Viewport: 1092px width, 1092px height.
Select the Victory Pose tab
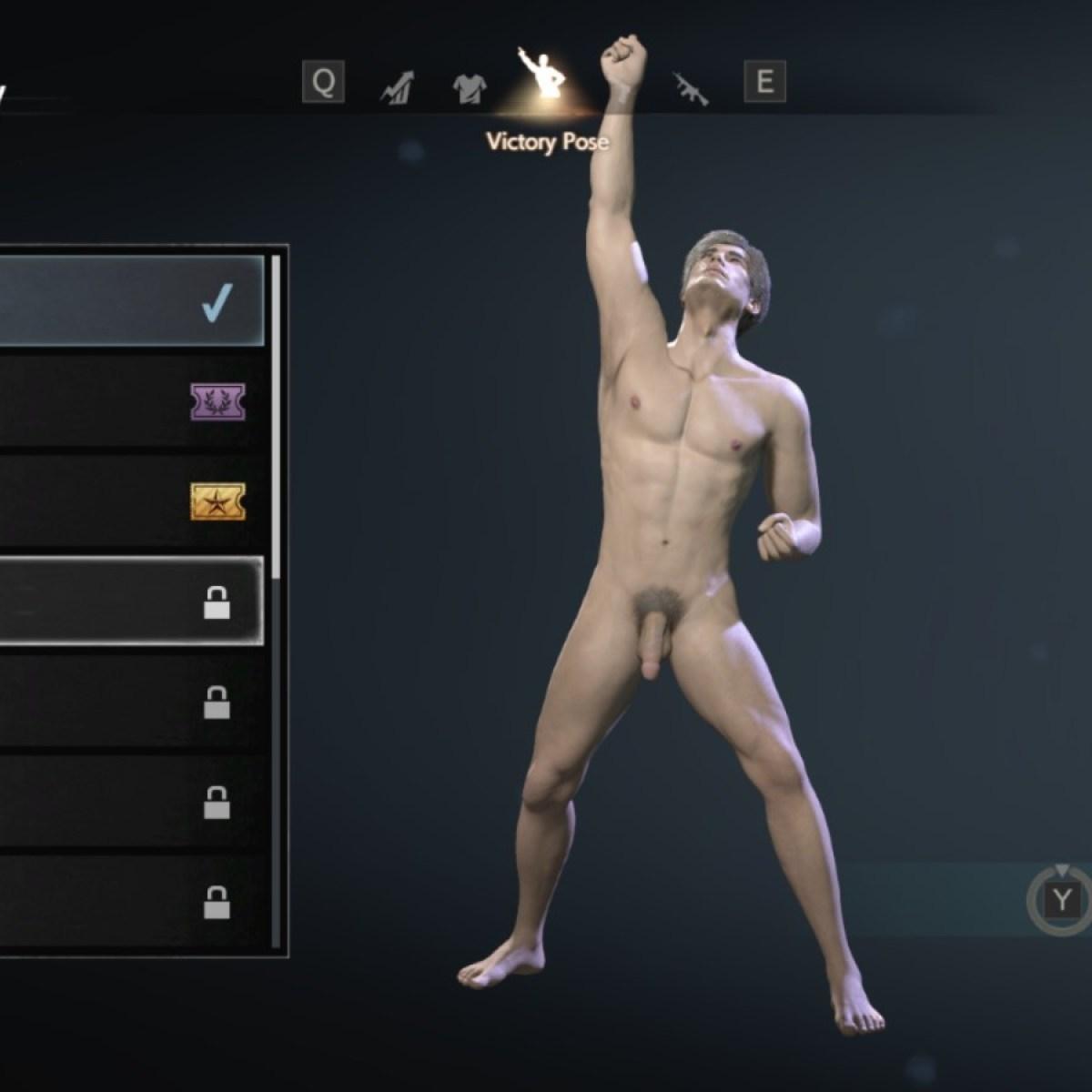pyautogui.click(x=542, y=77)
